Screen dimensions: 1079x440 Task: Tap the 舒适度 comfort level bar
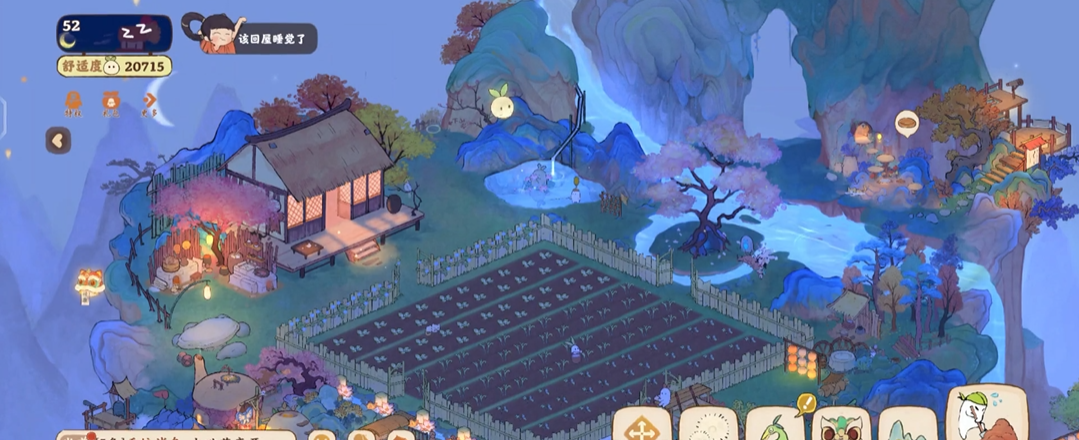[x=114, y=66]
